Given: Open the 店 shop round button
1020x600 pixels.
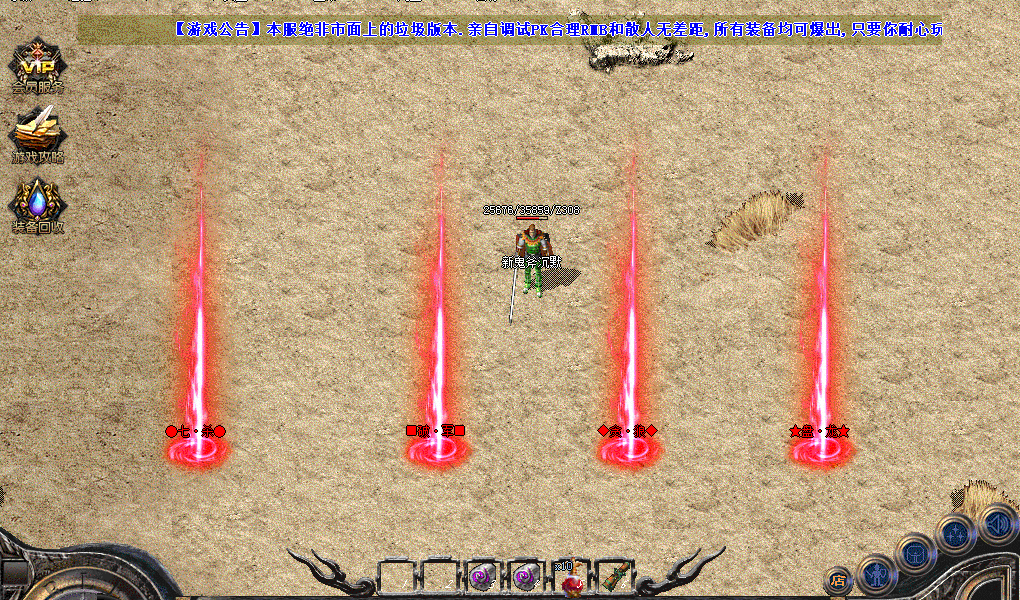Looking at the screenshot, I should tap(838, 580).
